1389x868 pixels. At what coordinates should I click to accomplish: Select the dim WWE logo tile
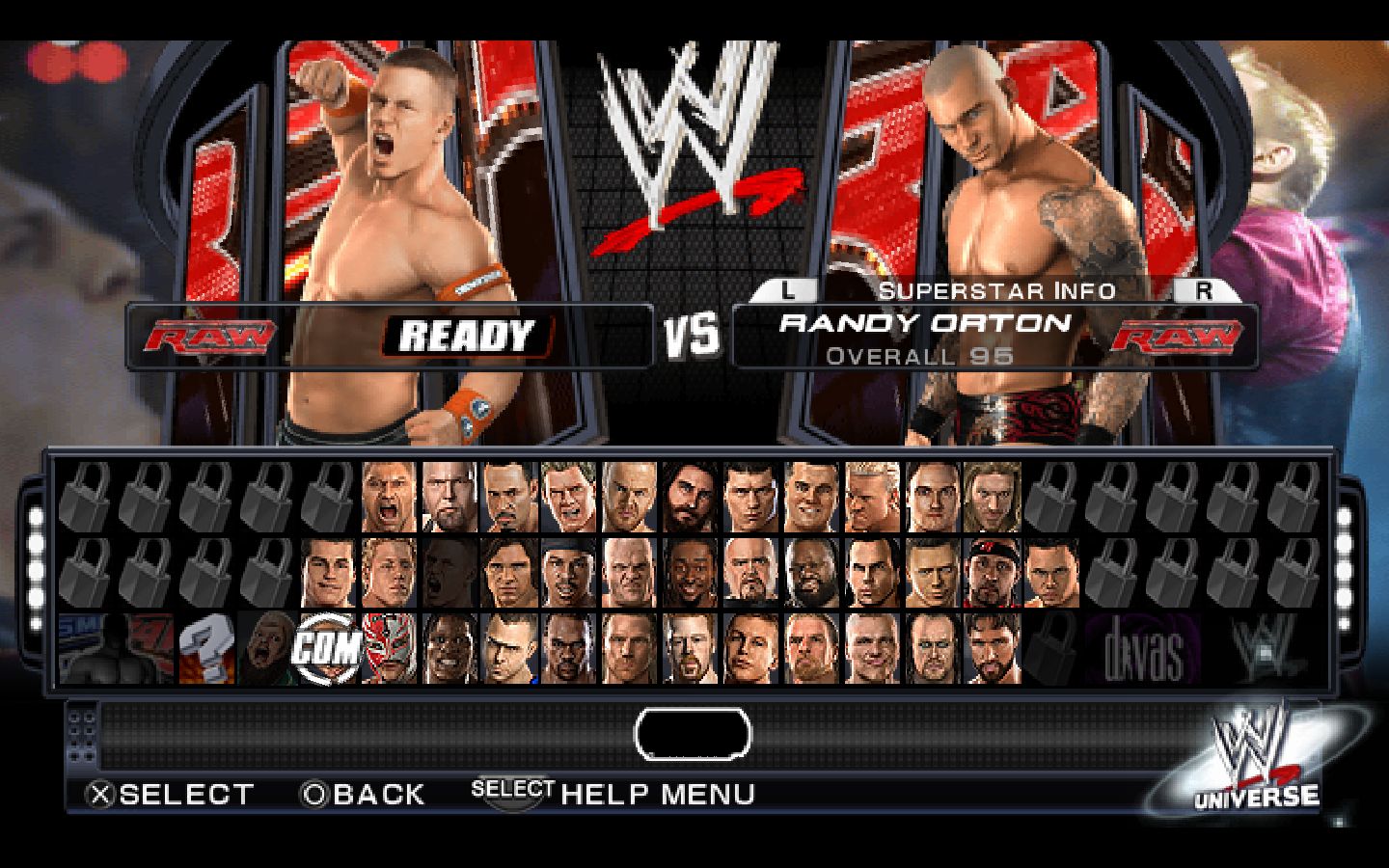pos(1264,648)
